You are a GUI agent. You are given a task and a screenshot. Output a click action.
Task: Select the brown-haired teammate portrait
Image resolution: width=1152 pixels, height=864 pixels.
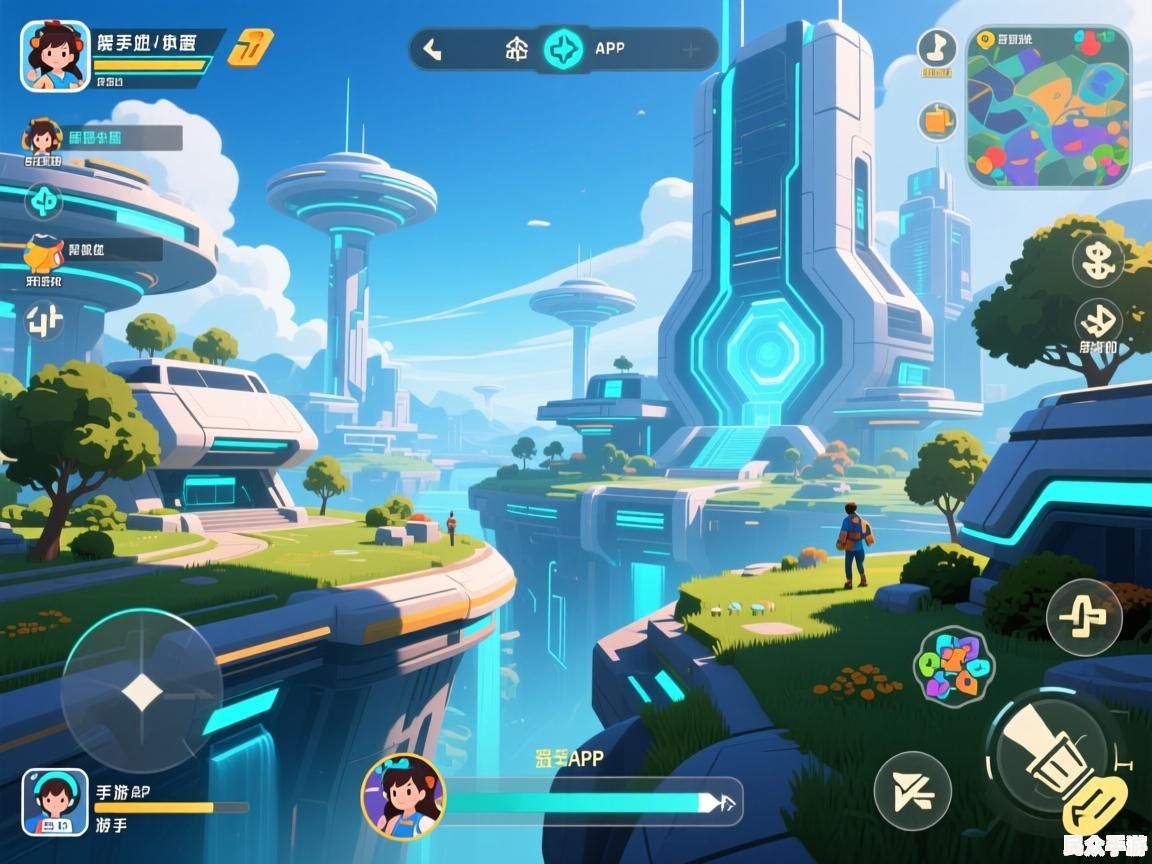[x=41, y=139]
